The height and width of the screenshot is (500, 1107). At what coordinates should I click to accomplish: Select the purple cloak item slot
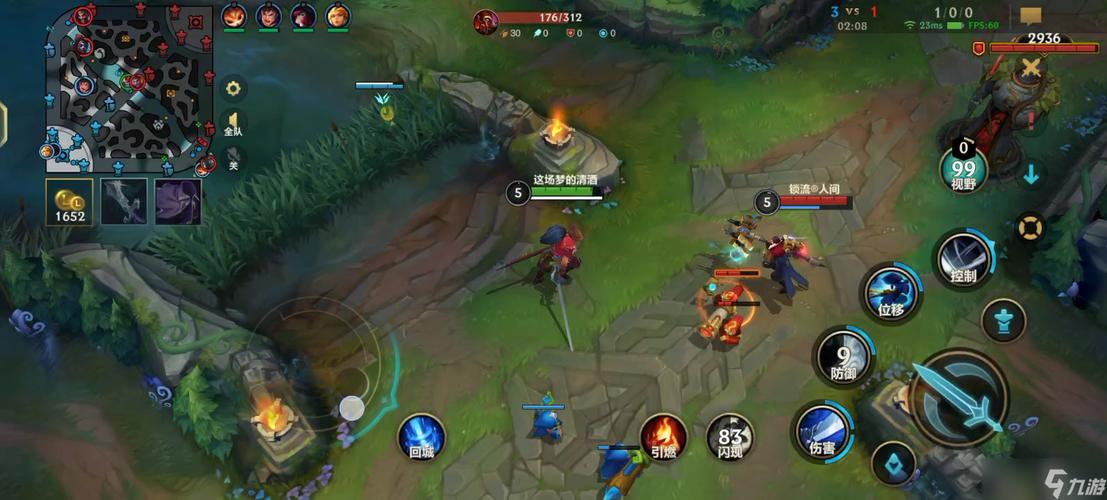click(x=178, y=200)
